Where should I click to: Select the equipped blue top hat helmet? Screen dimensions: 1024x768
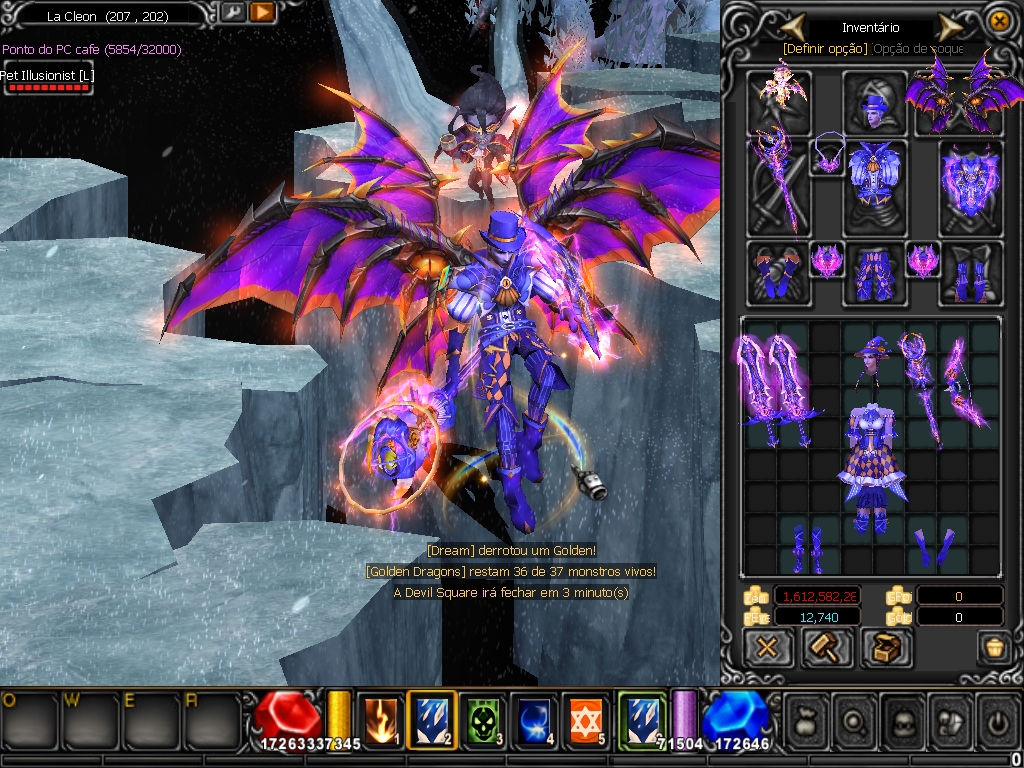[x=874, y=101]
